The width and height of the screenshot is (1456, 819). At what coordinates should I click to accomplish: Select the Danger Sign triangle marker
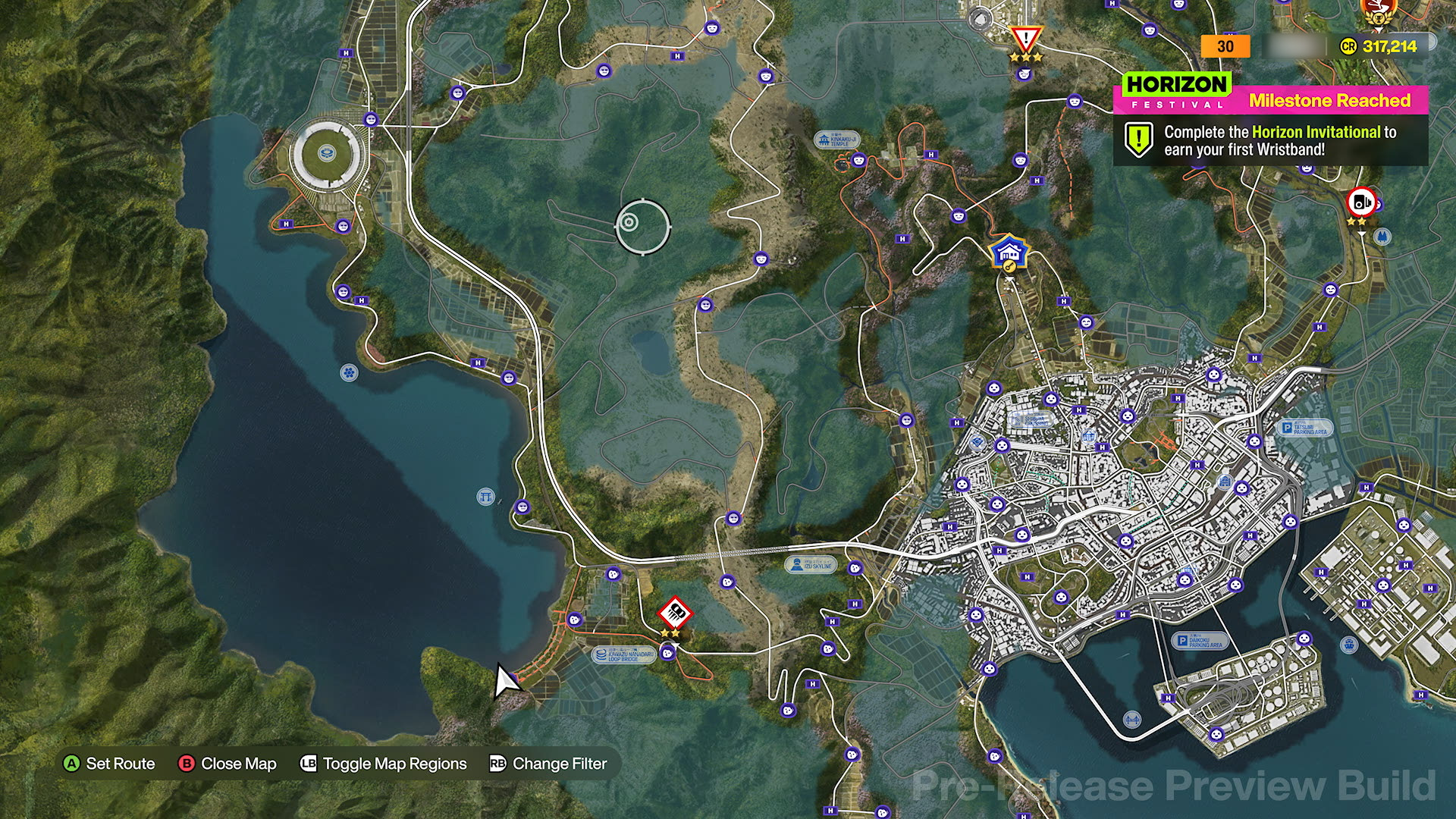1026,39
